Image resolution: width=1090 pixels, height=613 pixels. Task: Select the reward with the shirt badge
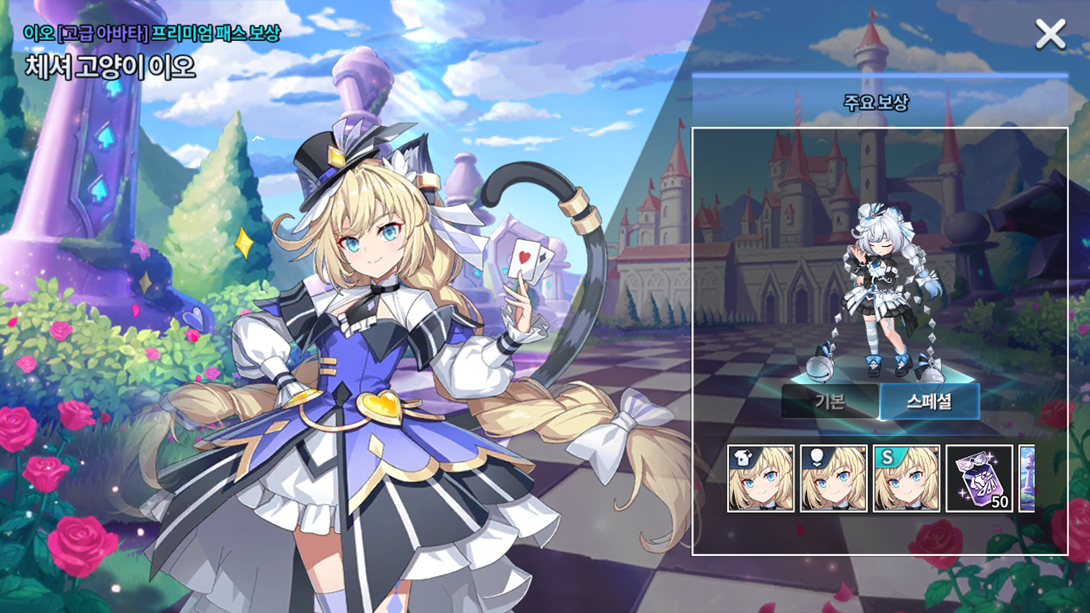tap(761, 479)
